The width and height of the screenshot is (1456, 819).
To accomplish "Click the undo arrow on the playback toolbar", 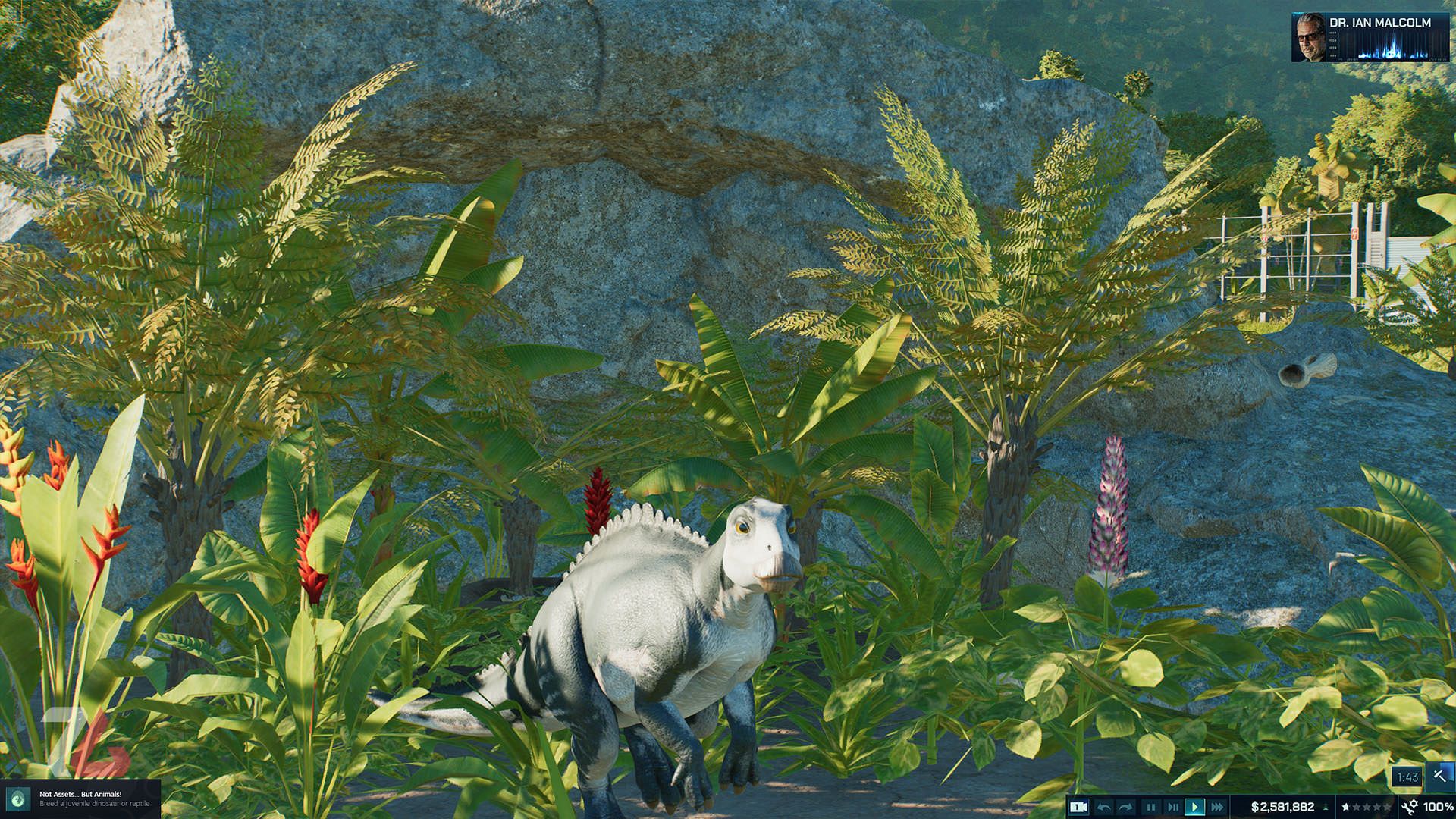I will (1105, 807).
